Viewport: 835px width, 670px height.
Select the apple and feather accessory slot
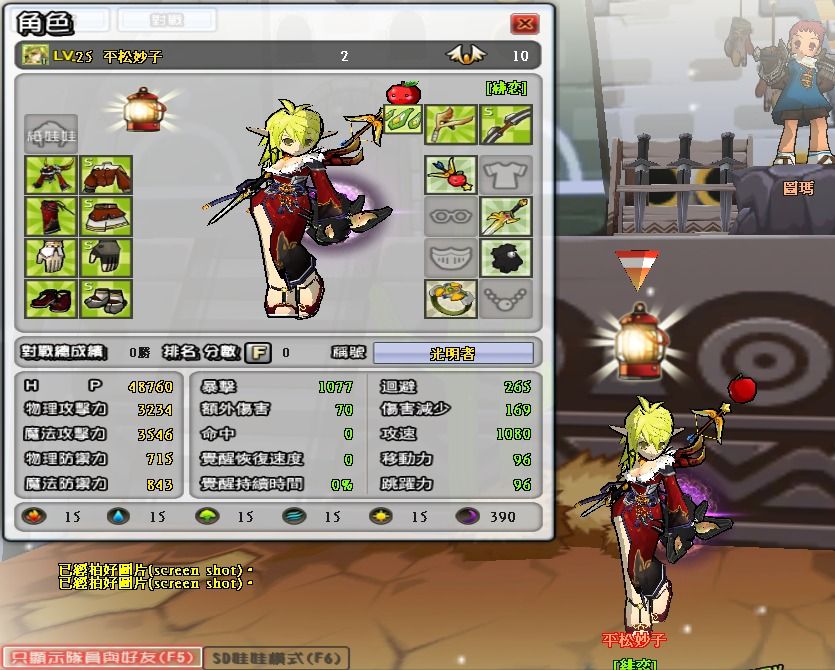(x=450, y=175)
